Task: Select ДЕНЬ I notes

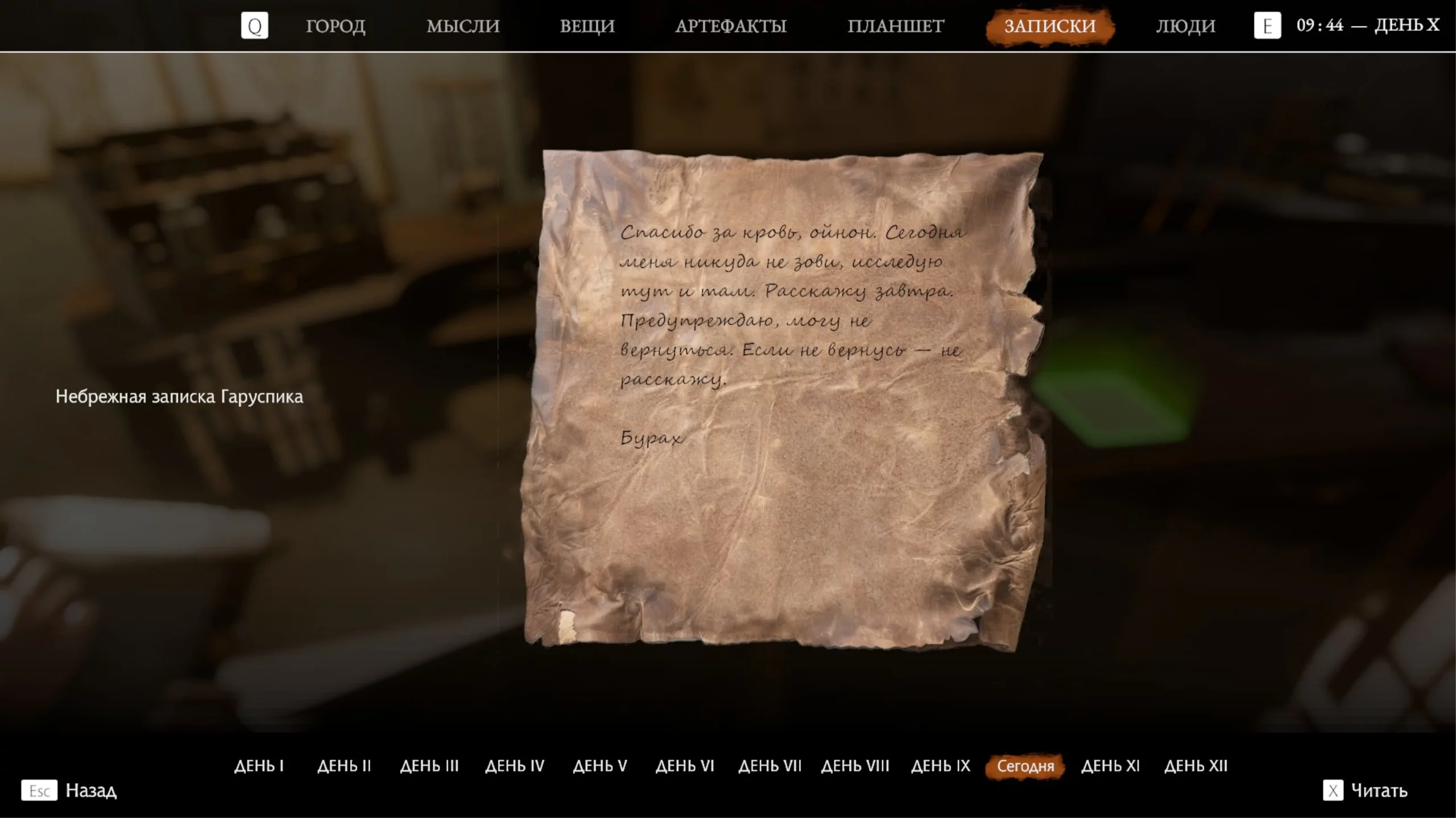Action: 259,766
